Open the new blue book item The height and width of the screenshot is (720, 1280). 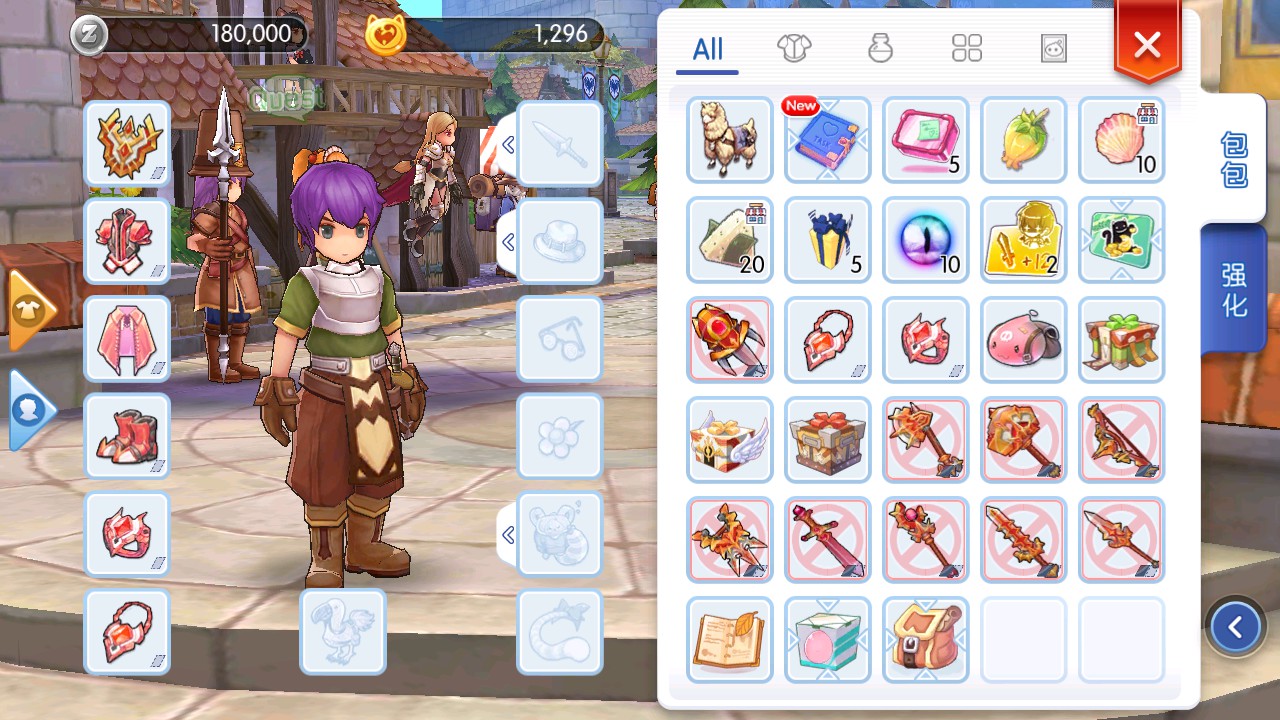tap(828, 140)
